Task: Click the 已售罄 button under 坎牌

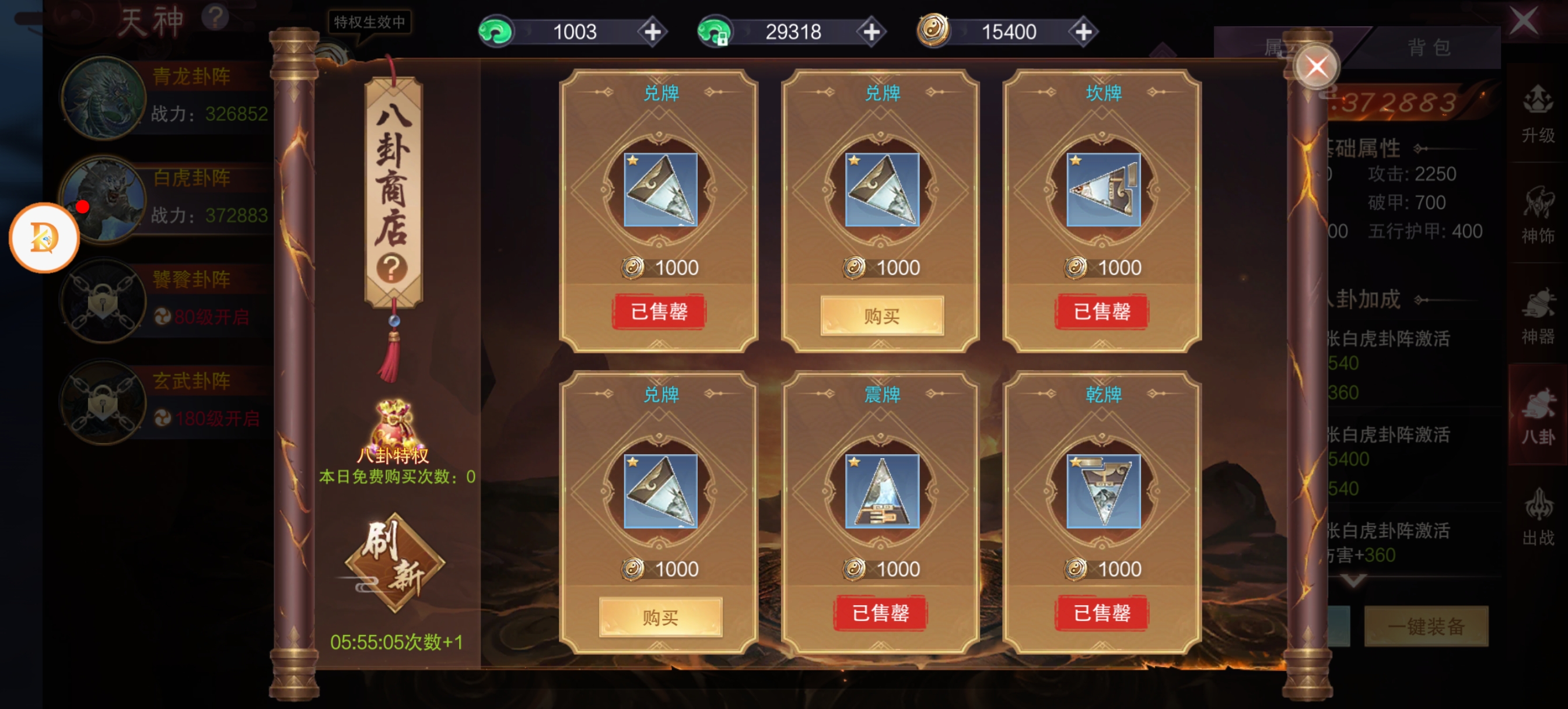Action: pyautogui.click(x=1102, y=311)
